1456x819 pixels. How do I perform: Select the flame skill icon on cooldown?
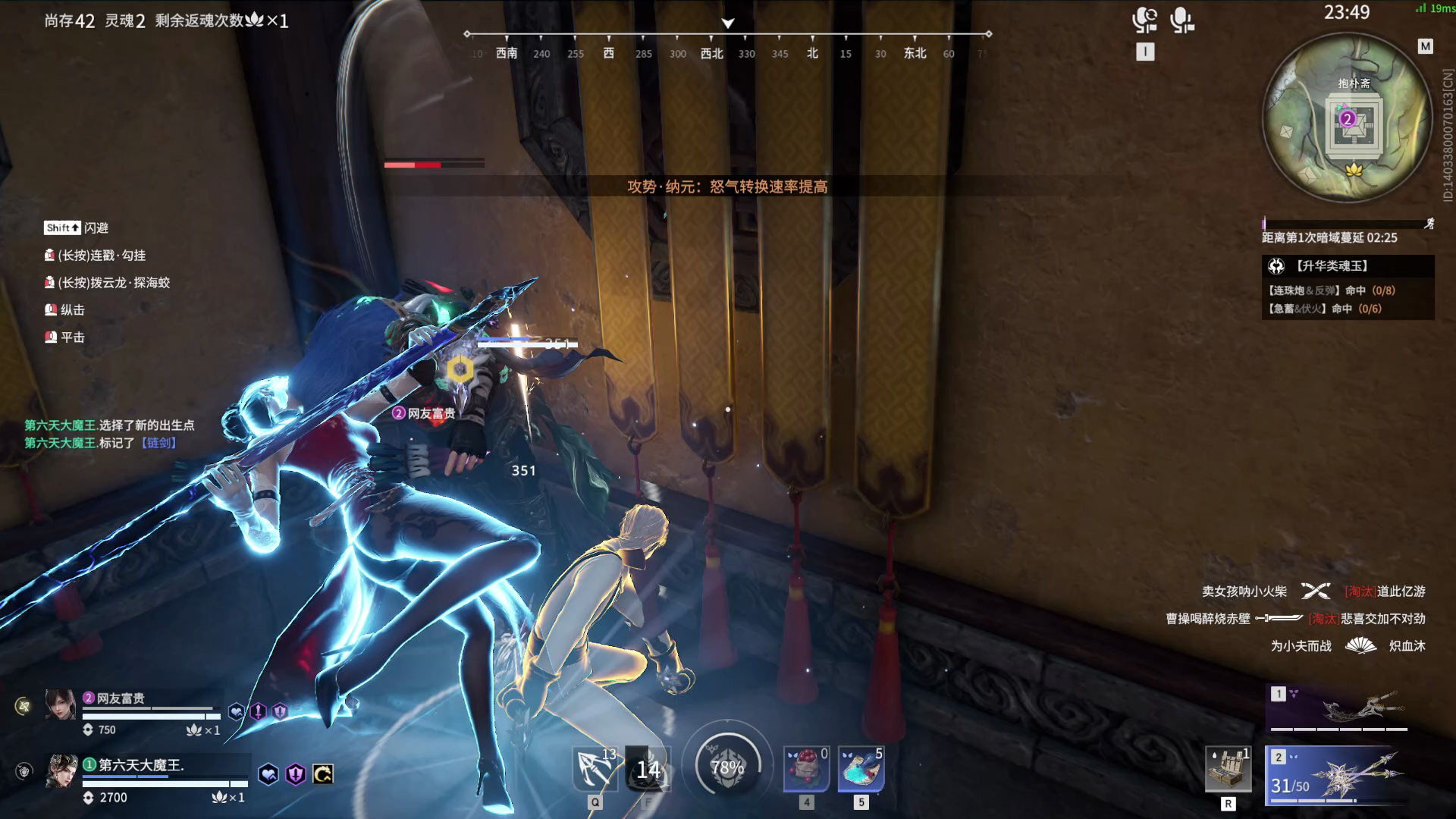[x=648, y=769]
